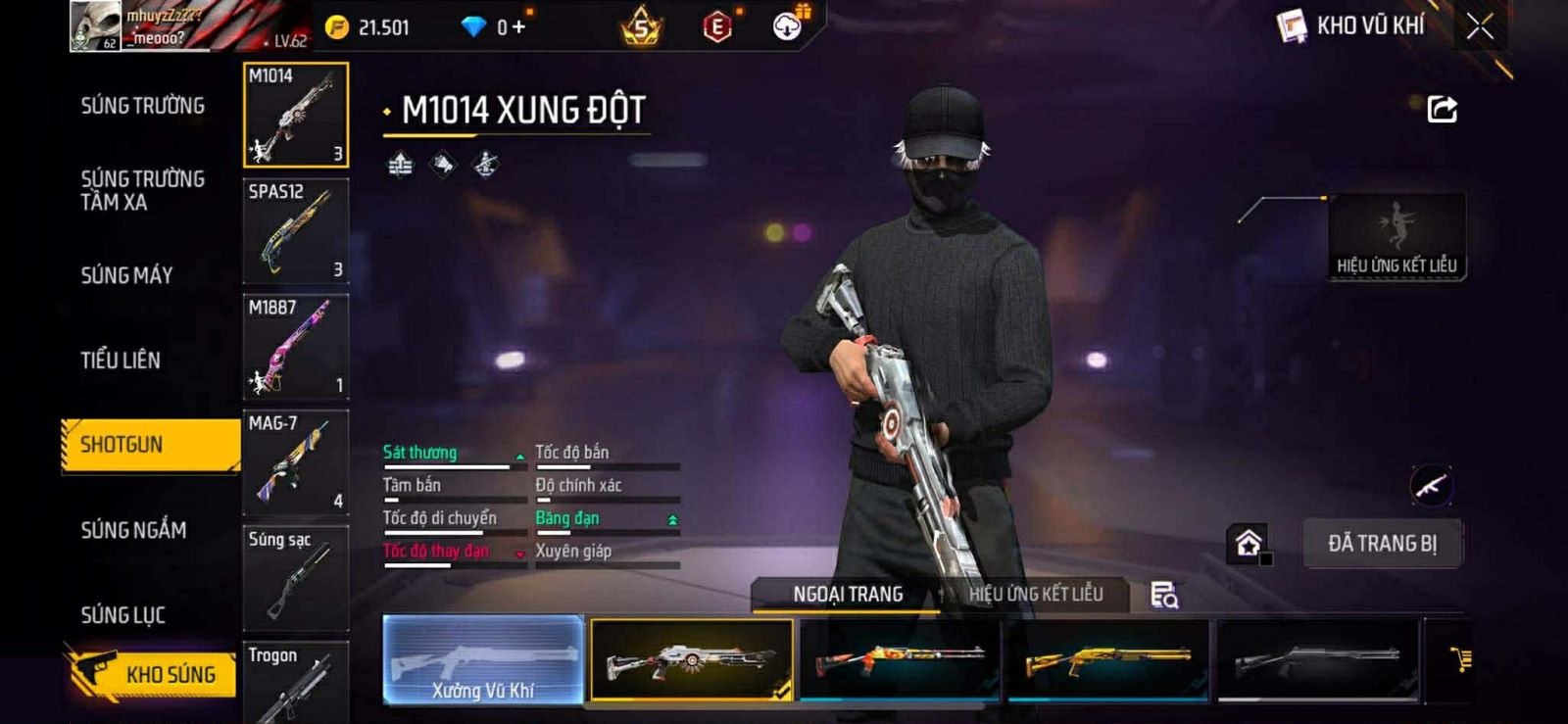Screen dimensions: 1568x724
Task: Select the MAG-7 weapon slot
Action: [x=295, y=462]
